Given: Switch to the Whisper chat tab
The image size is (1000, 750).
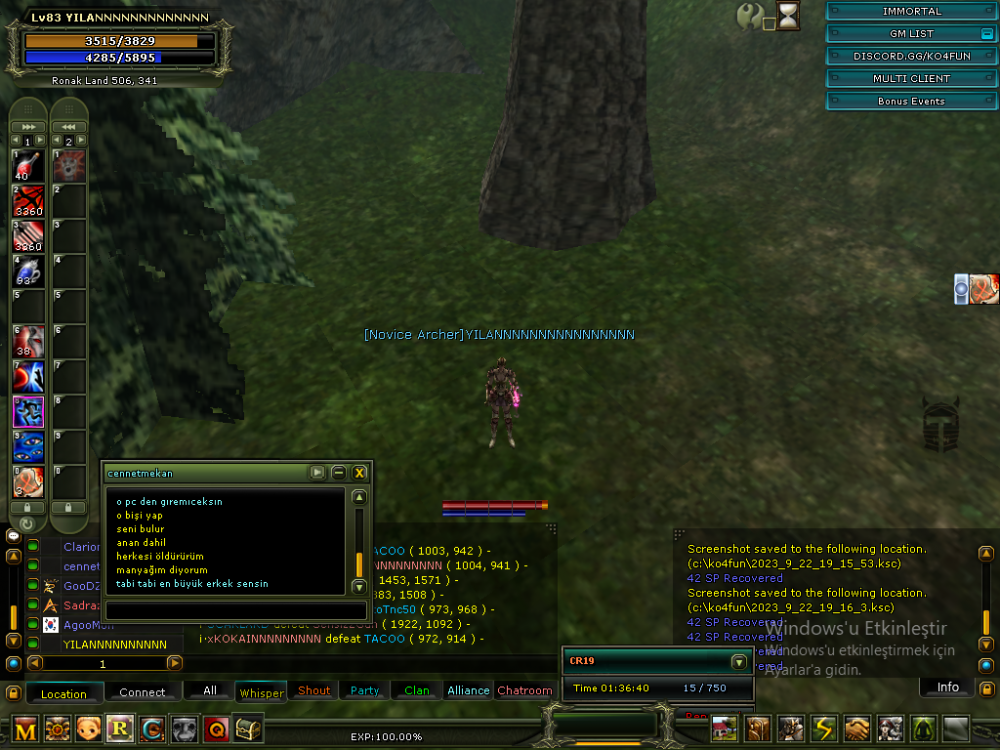Looking at the screenshot, I should (261, 692).
